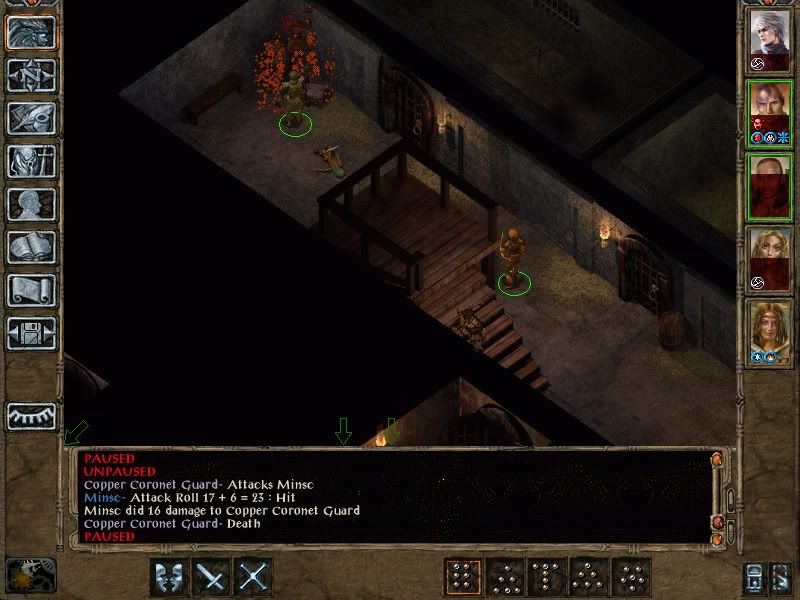This screenshot has width=800, height=600.
Task: Open the character record with the head-profile button
Action: pyautogui.click(x=31, y=204)
